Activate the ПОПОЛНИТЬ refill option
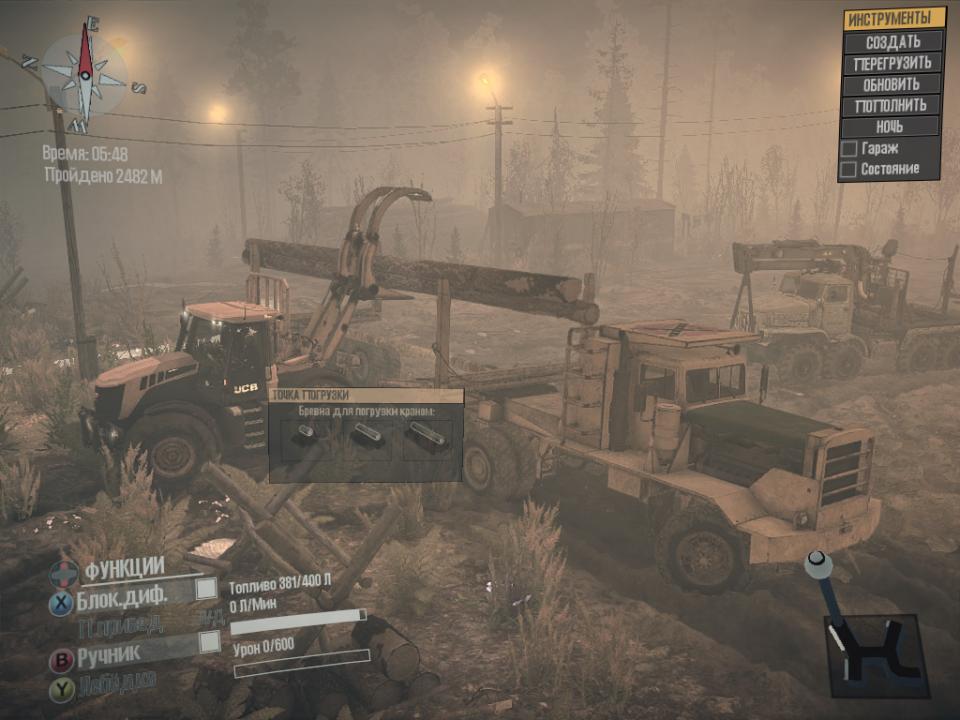Viewport: 960px width, 720px height. pos(892,105)
